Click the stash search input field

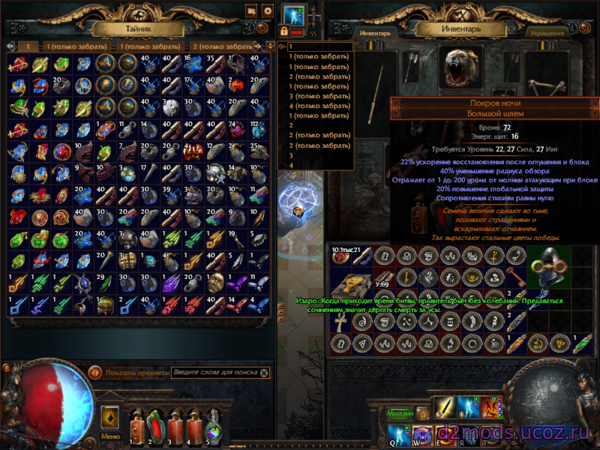coord(214,372)
